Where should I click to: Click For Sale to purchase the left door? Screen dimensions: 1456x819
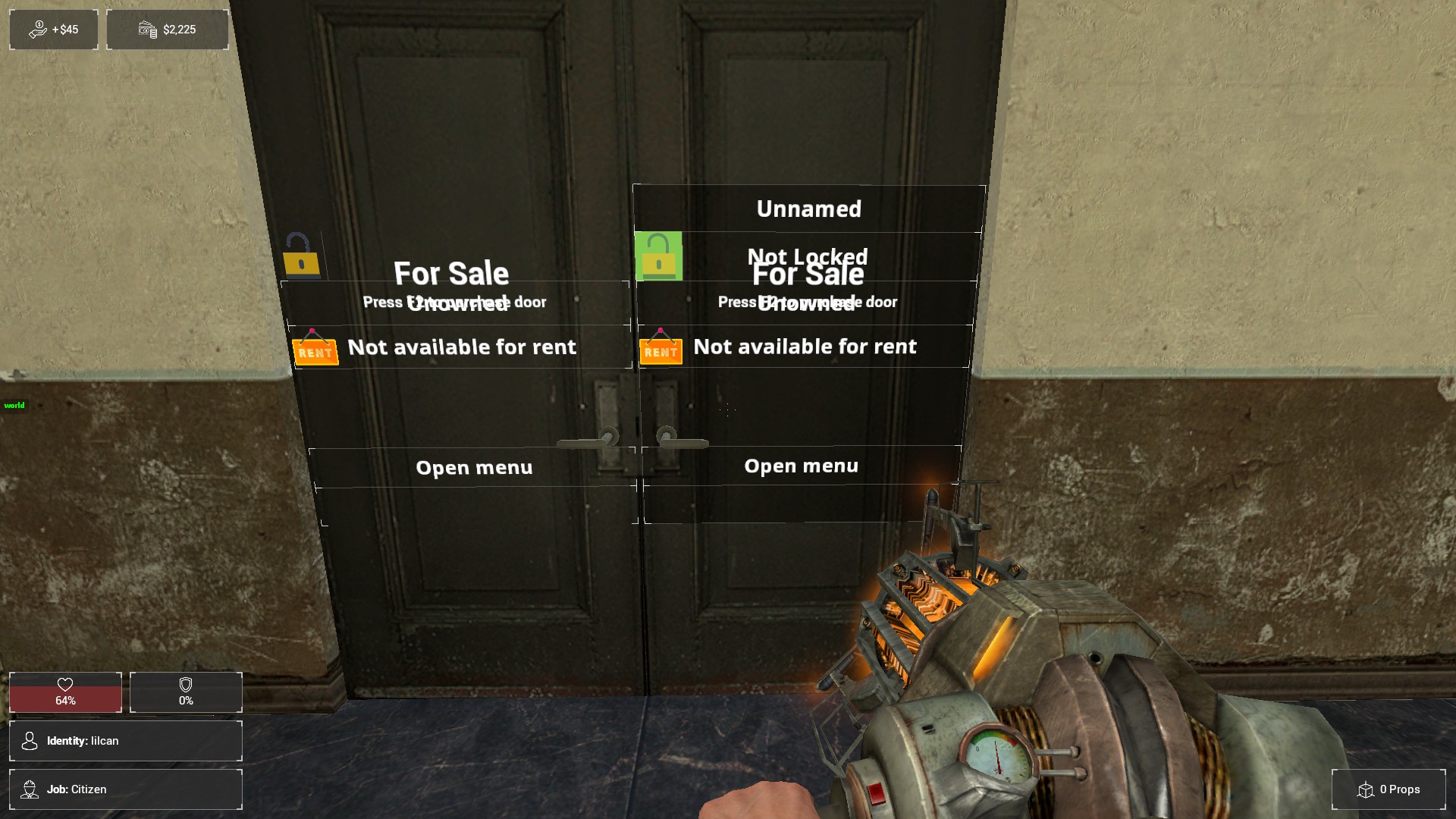[450, 274]
